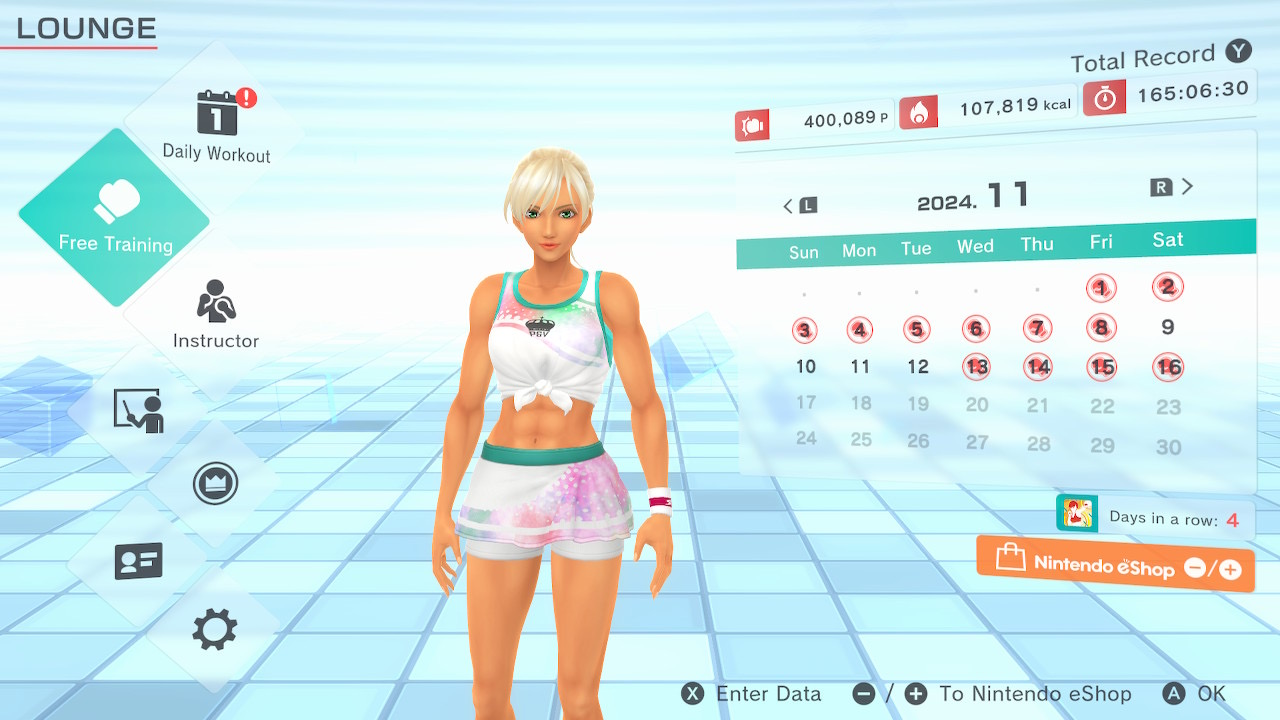Open the Daily Workout menu
This screenshot has width=1280, height=720.
click(x=217, y=125)
